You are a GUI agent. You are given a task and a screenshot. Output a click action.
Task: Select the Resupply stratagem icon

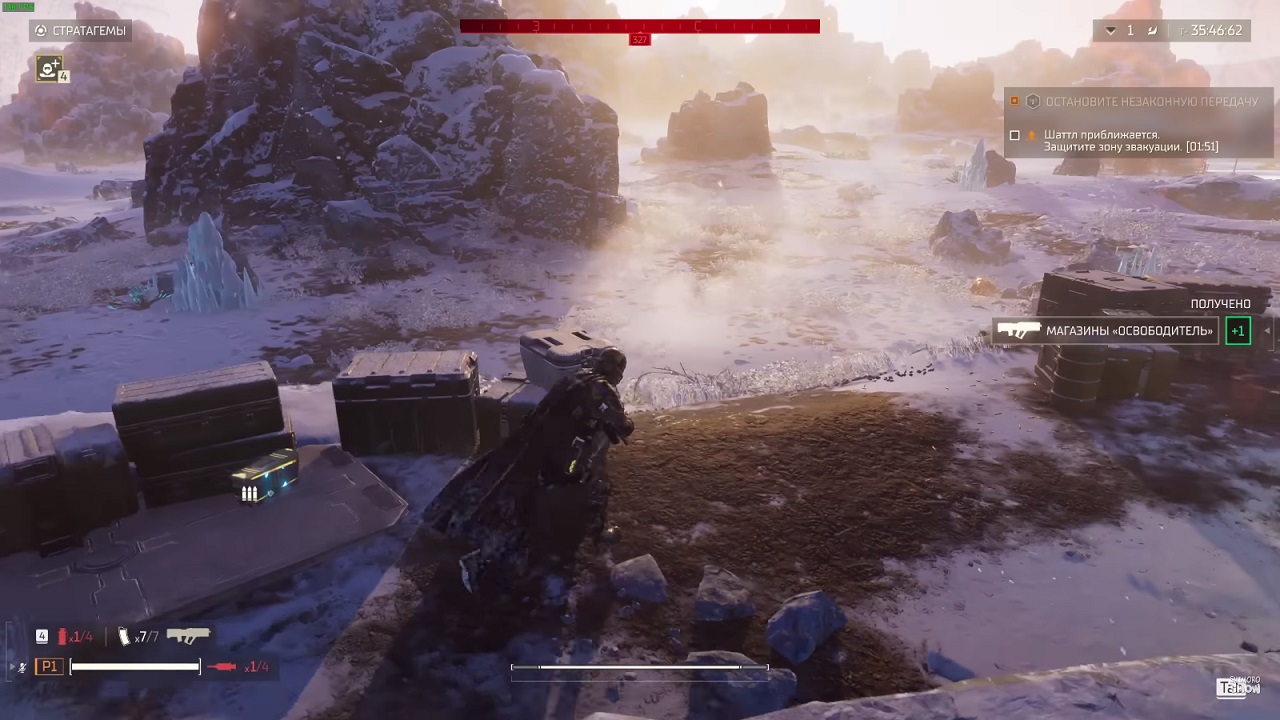pos(50,69)
